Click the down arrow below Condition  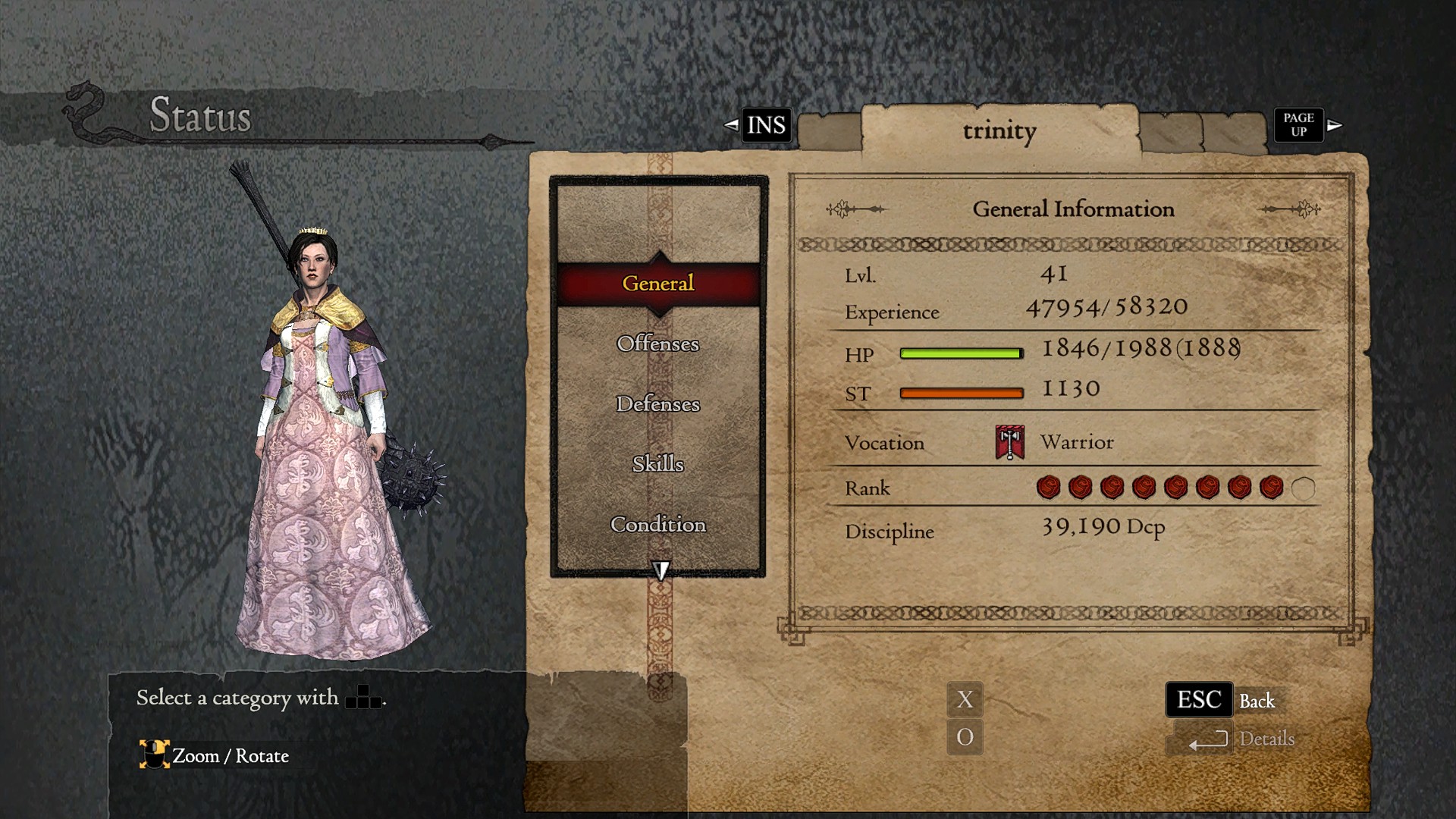[661, 570]
